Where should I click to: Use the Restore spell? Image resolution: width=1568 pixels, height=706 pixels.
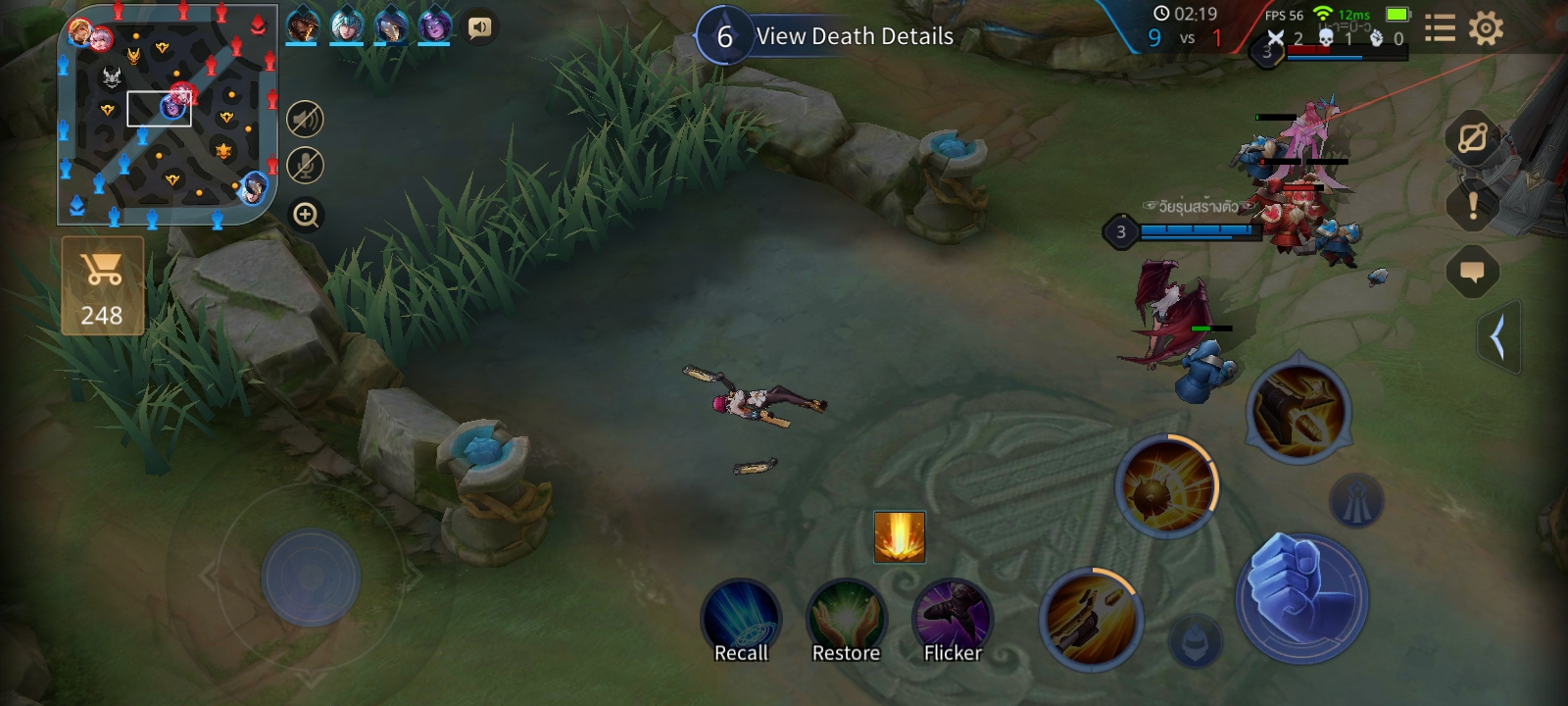[x=846, y=620]
